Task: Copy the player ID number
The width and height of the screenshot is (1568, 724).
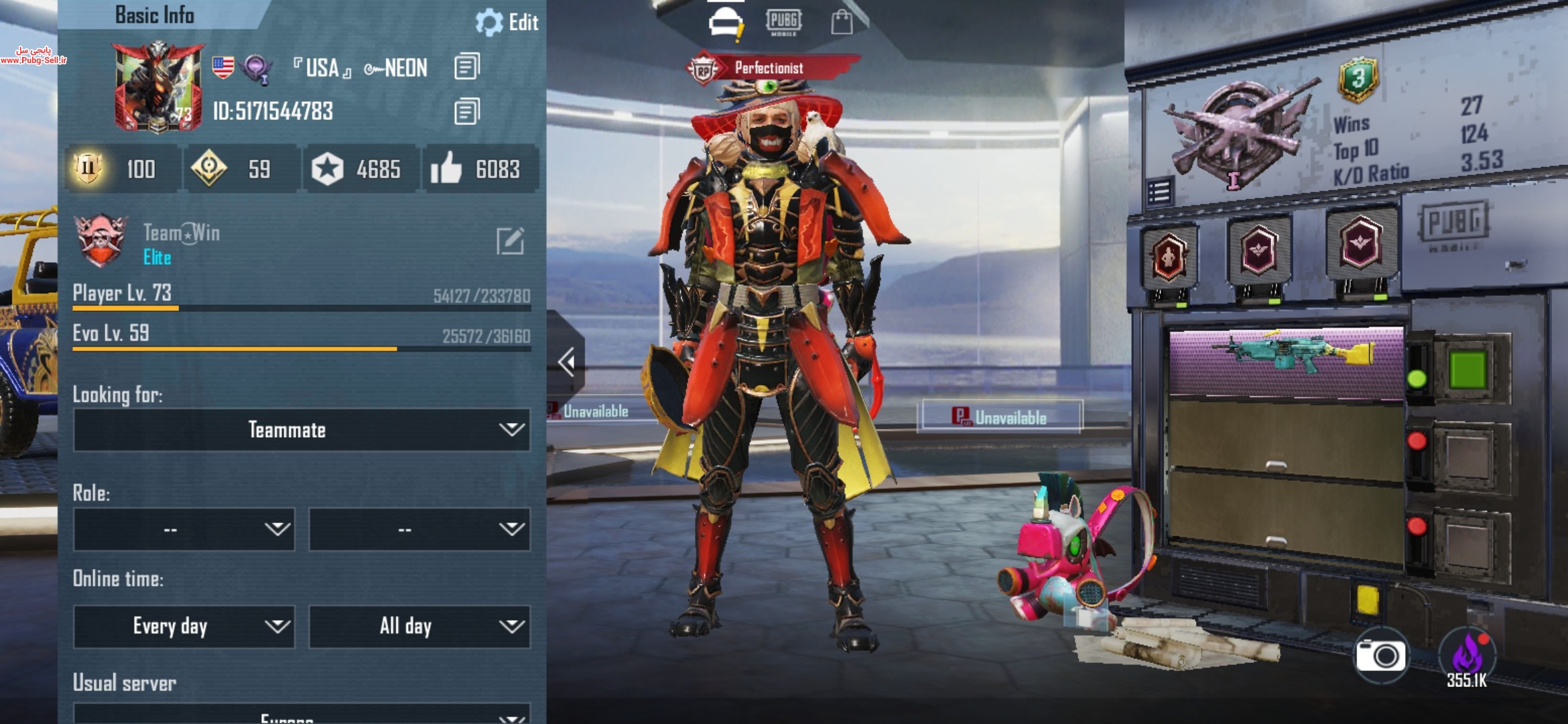Action: [x=466, y=111]
